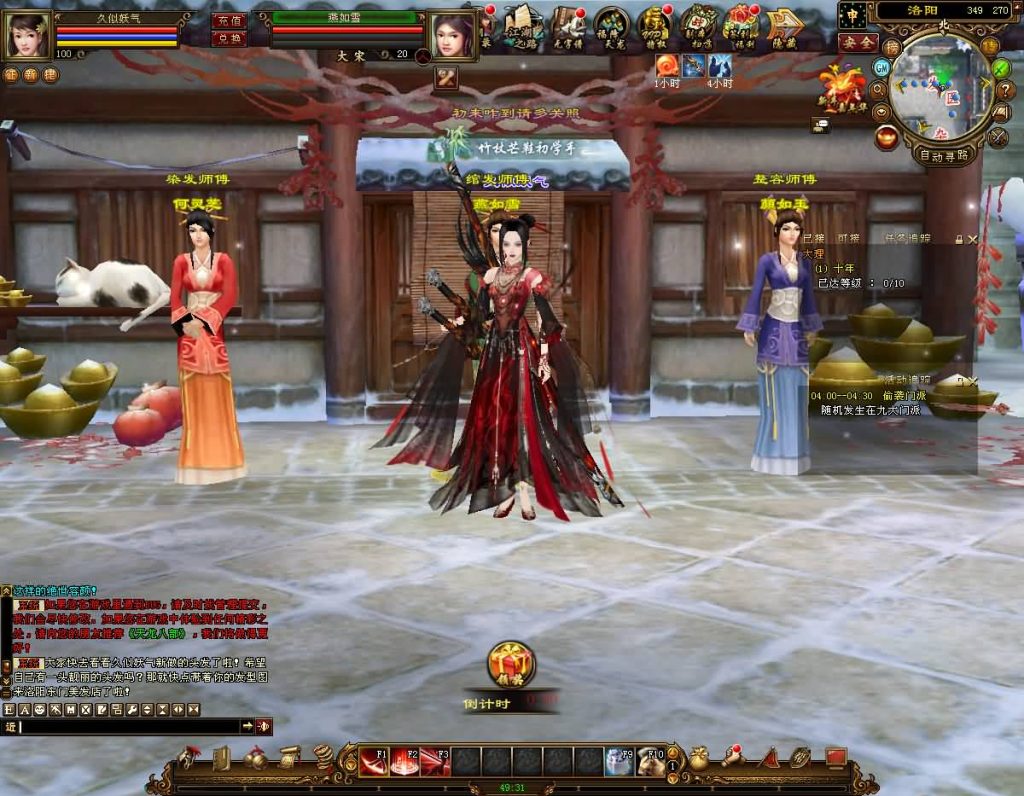Activate the F3 skill slot
Image resolution: width=1024 pixels, height=796 pixels.
435,761
